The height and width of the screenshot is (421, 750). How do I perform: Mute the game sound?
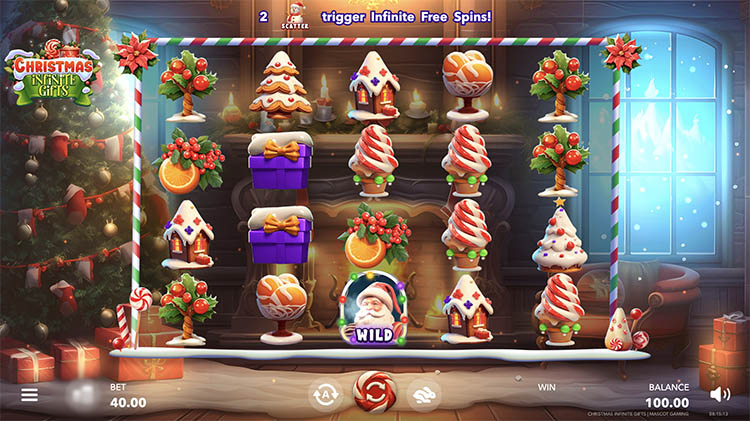[719, 394]
